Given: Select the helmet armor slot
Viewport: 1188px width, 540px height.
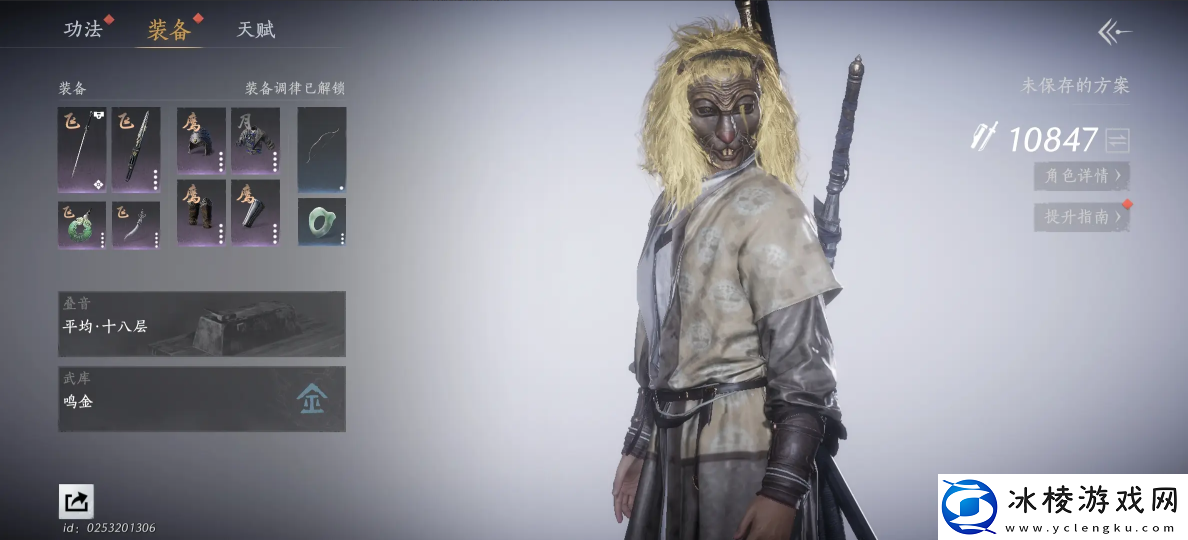Looking at the screenshot, I should pyautogui.click(x=201, y=141).
